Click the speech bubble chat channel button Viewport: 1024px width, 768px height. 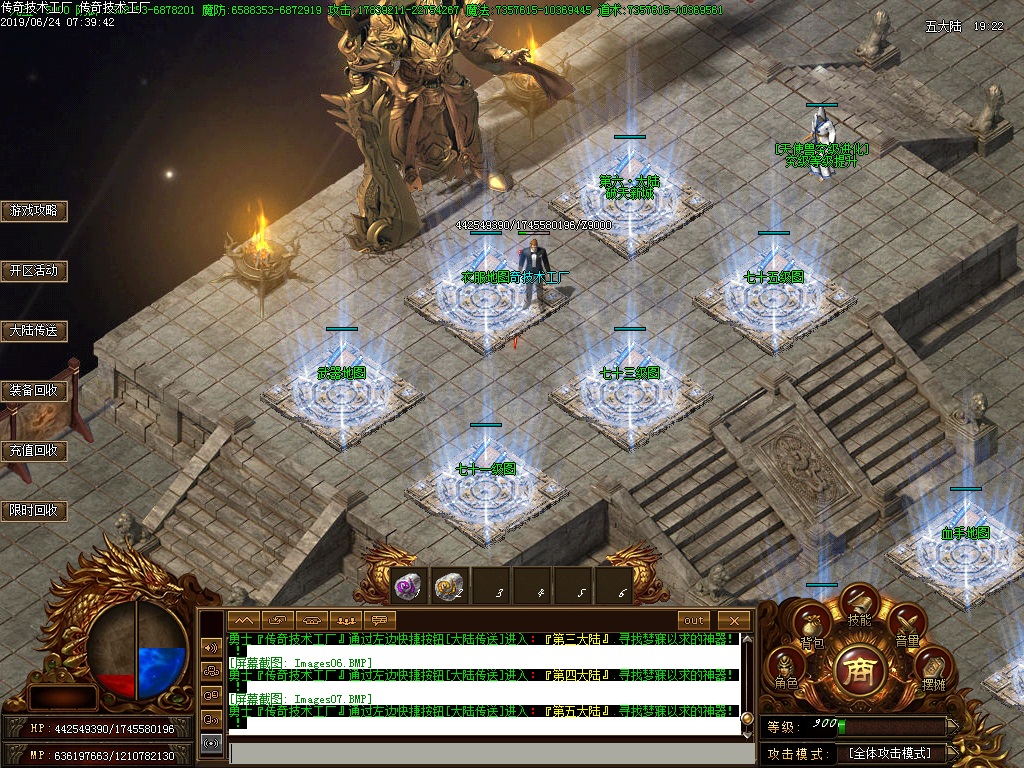380,621
